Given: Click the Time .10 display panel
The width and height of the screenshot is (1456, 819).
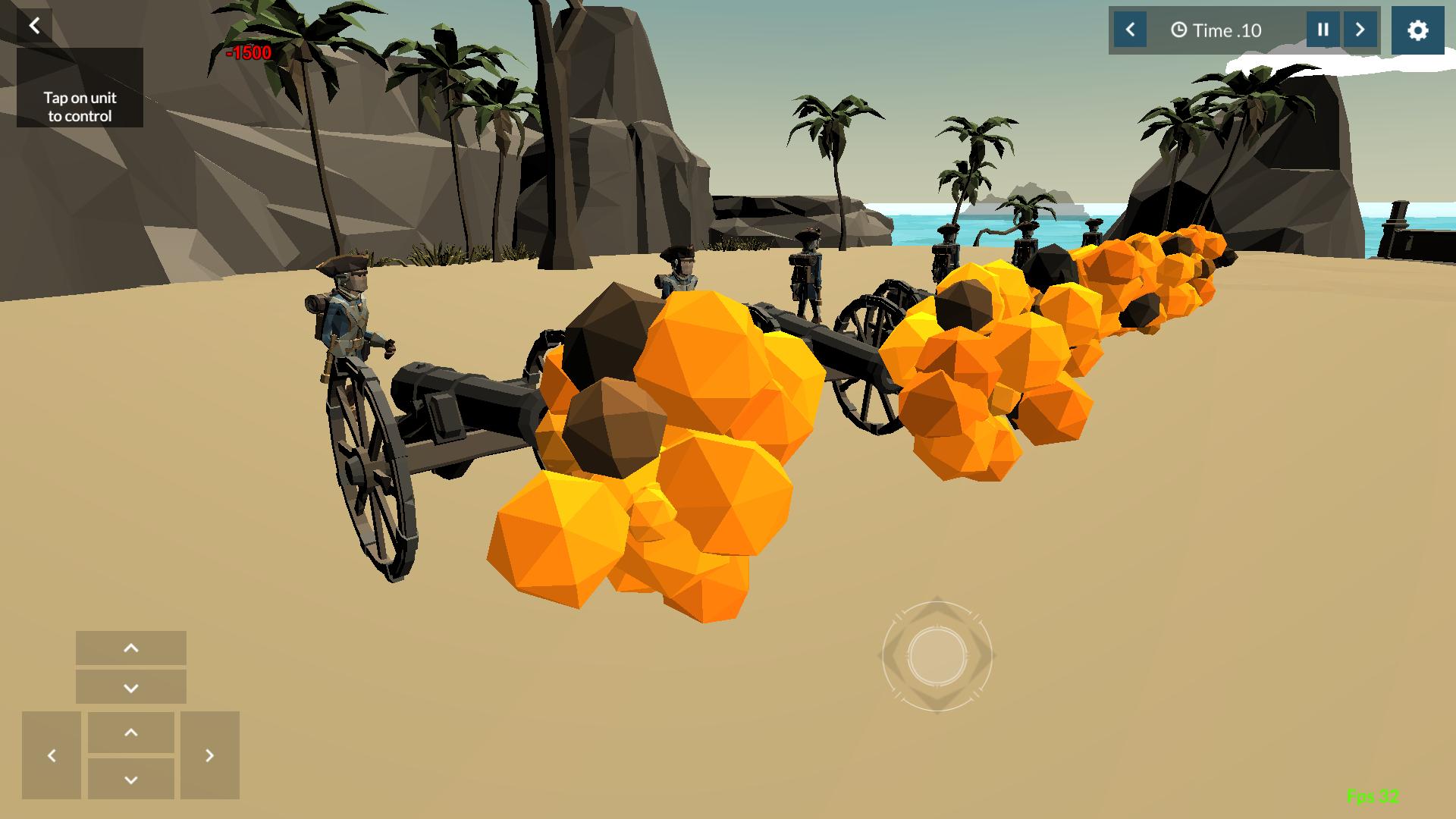Looking at the screenshot, I should coord(1225,30).
